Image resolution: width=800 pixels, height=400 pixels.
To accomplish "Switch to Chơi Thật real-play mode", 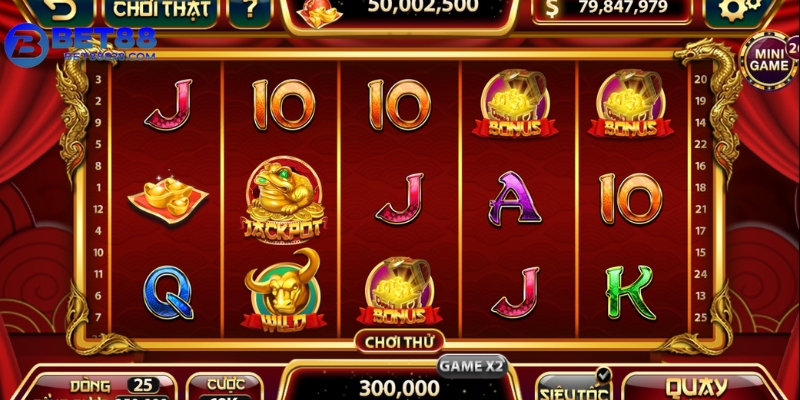I will tap(160, 11).
